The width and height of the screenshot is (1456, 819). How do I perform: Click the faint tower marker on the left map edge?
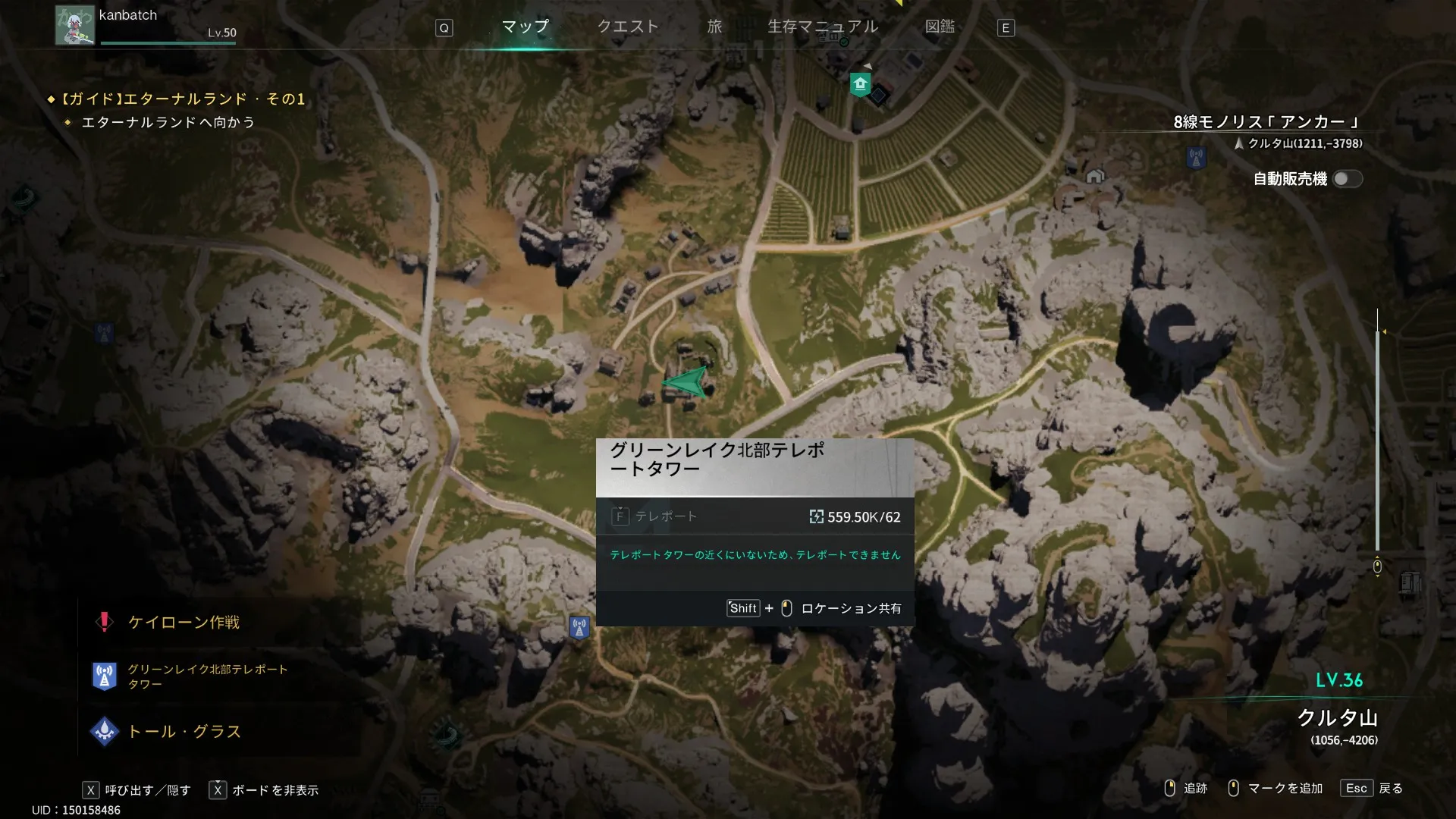point(104,332)
